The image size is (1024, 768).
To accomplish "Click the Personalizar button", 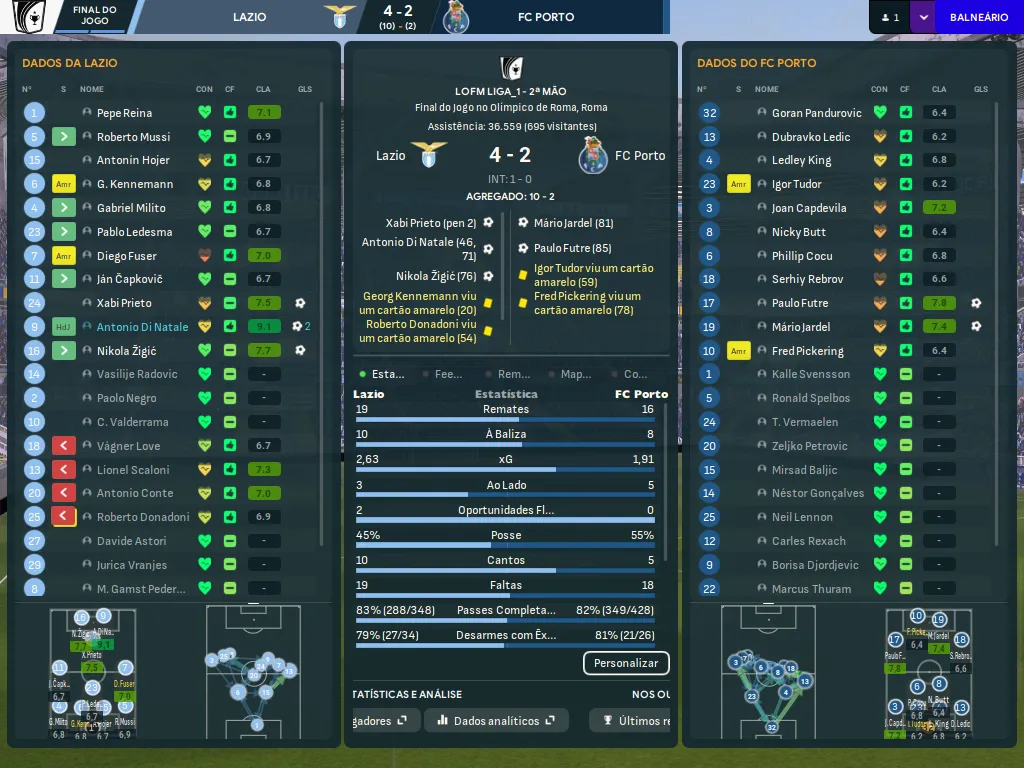I will 626,663.
